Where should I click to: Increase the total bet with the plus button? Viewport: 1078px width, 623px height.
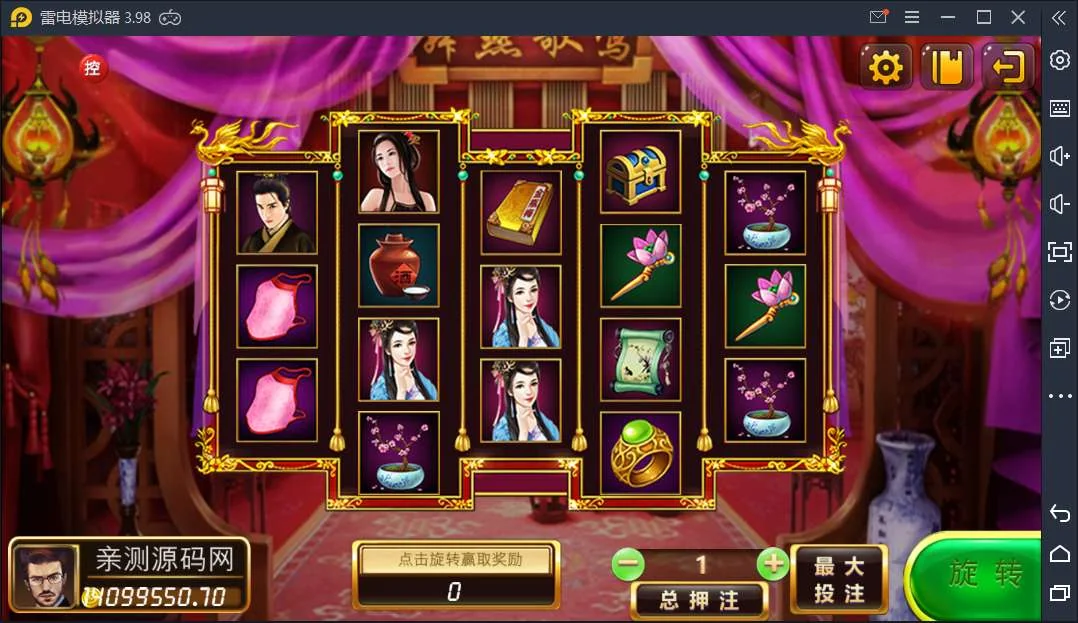pyautogui.click(x=773, y=564)
